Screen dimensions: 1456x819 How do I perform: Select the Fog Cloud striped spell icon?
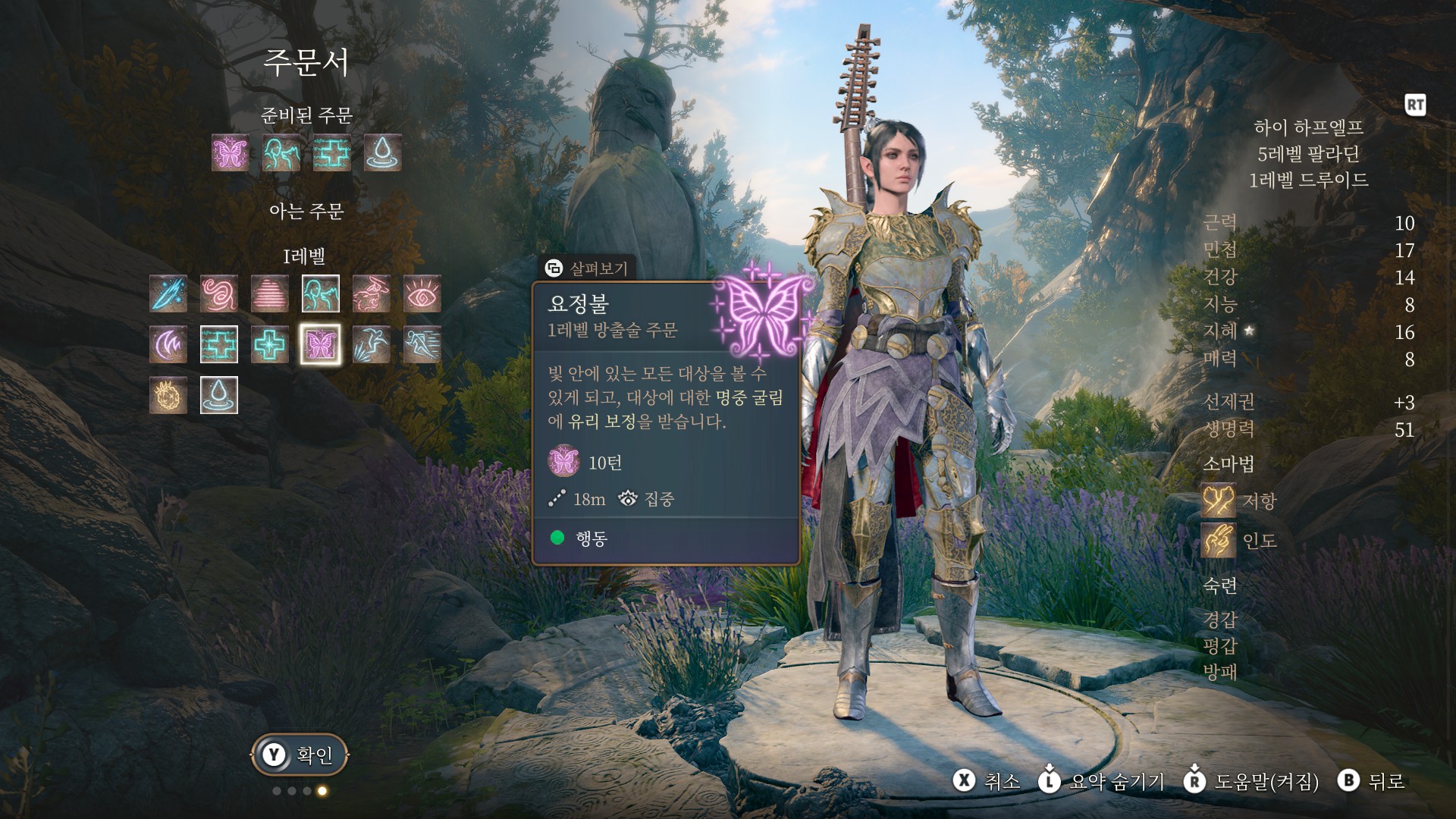(x=270, y=294)
